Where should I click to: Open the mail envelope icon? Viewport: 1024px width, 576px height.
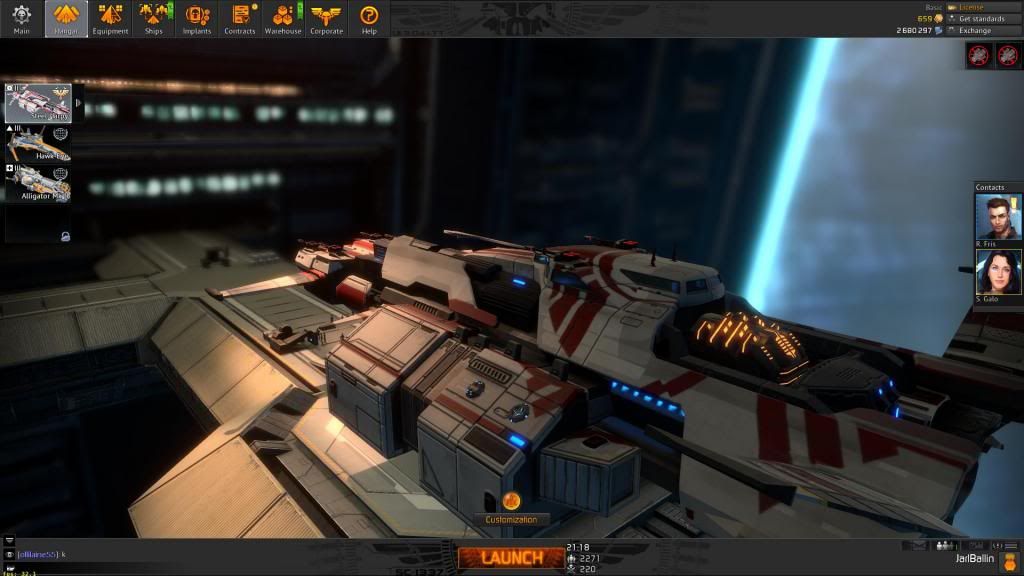(x=919, y=546)
